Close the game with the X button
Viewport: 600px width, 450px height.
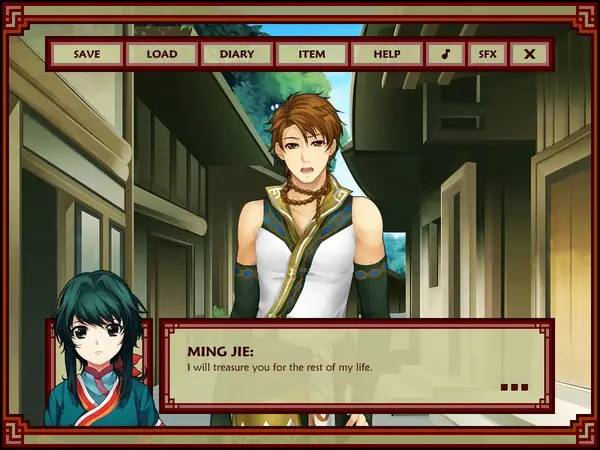[x=530, y=54]
